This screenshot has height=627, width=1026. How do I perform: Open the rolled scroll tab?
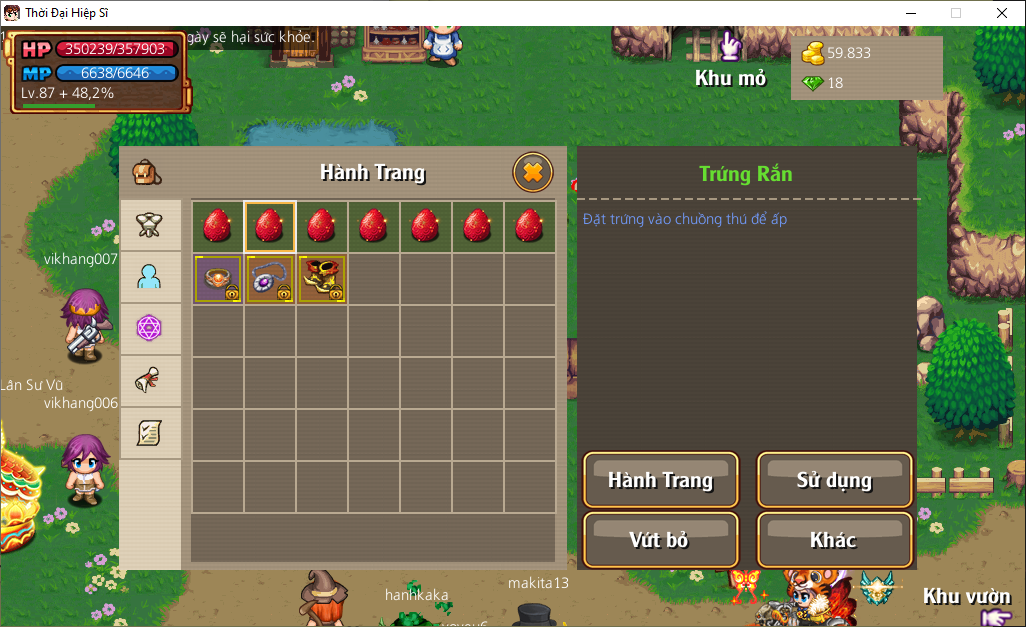click(x=150, y=380)
